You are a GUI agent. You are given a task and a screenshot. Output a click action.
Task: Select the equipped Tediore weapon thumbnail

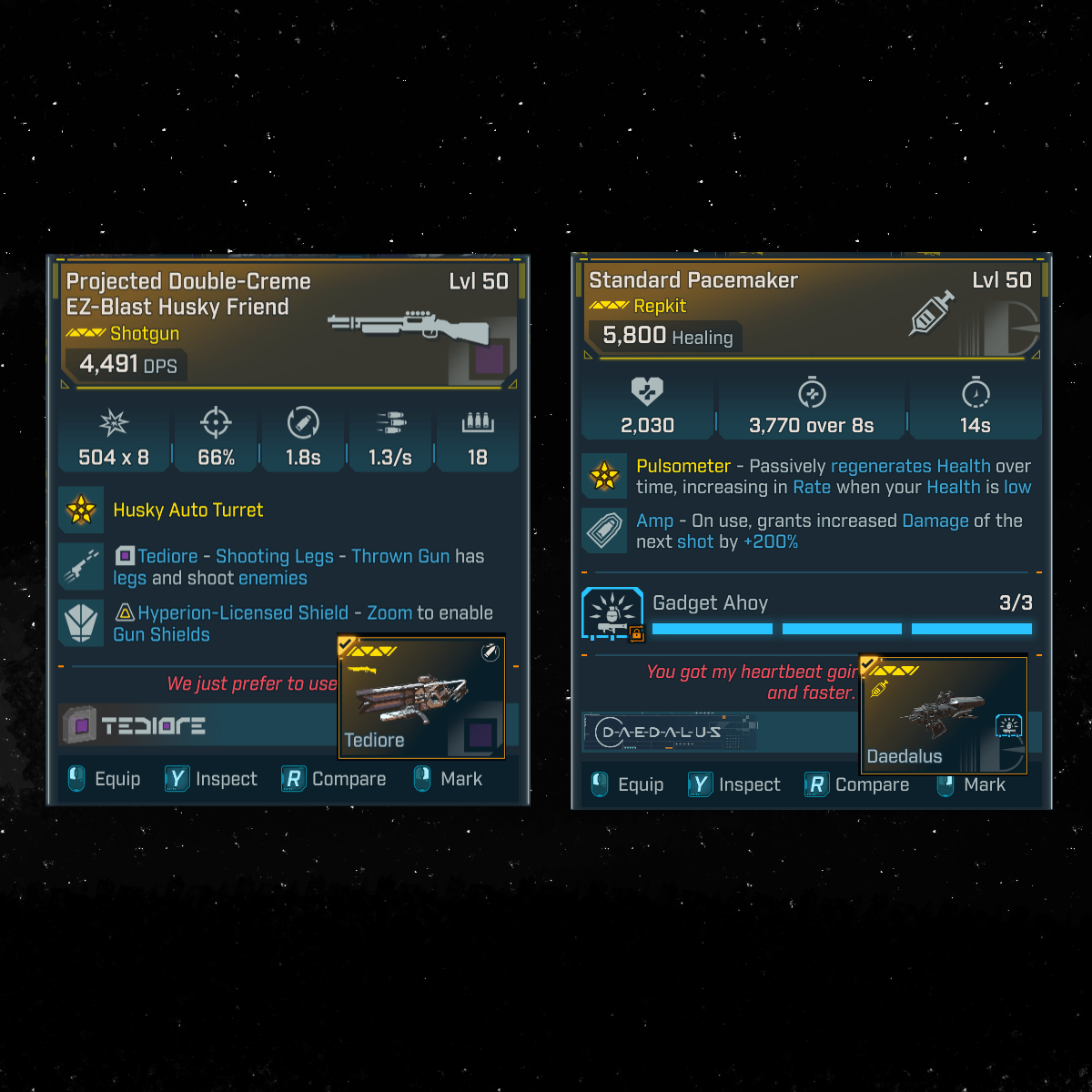421,697
